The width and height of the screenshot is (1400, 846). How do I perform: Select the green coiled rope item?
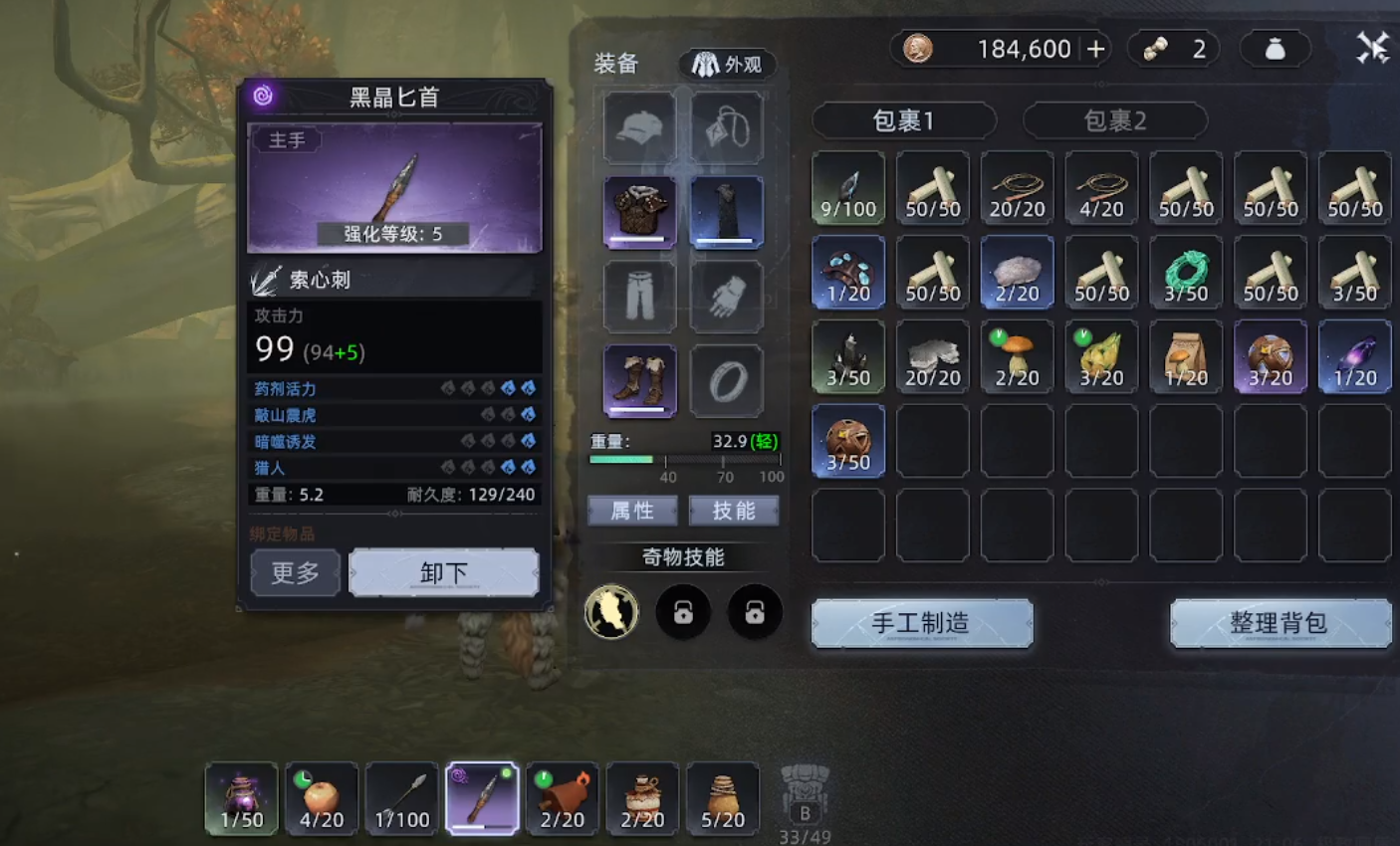click(1186, 272)
